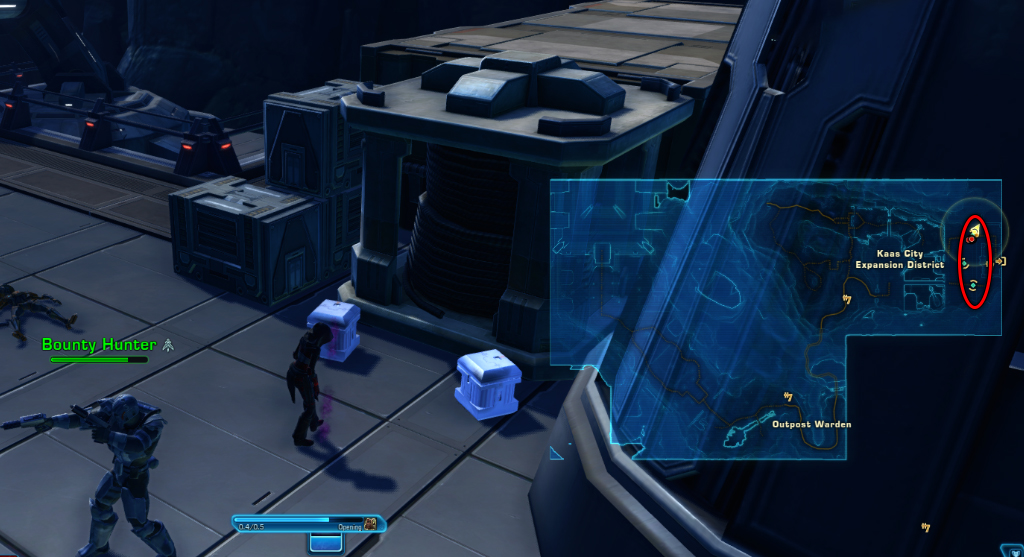Select the map marker just above Outpost Warden
The height and width of the screenshot is (557, 1024).
(788, 396)
